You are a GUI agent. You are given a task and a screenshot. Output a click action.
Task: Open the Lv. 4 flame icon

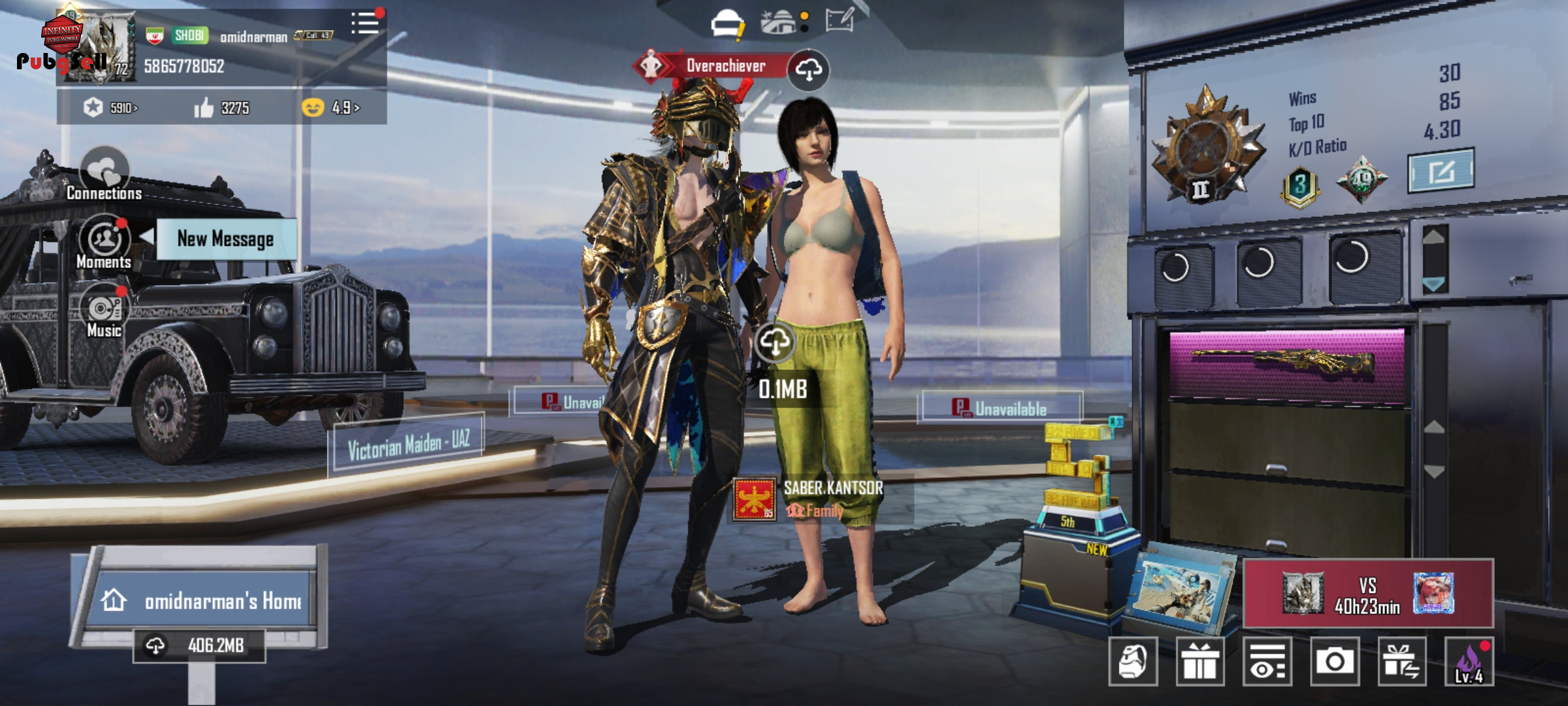(x=1469, y=662)
